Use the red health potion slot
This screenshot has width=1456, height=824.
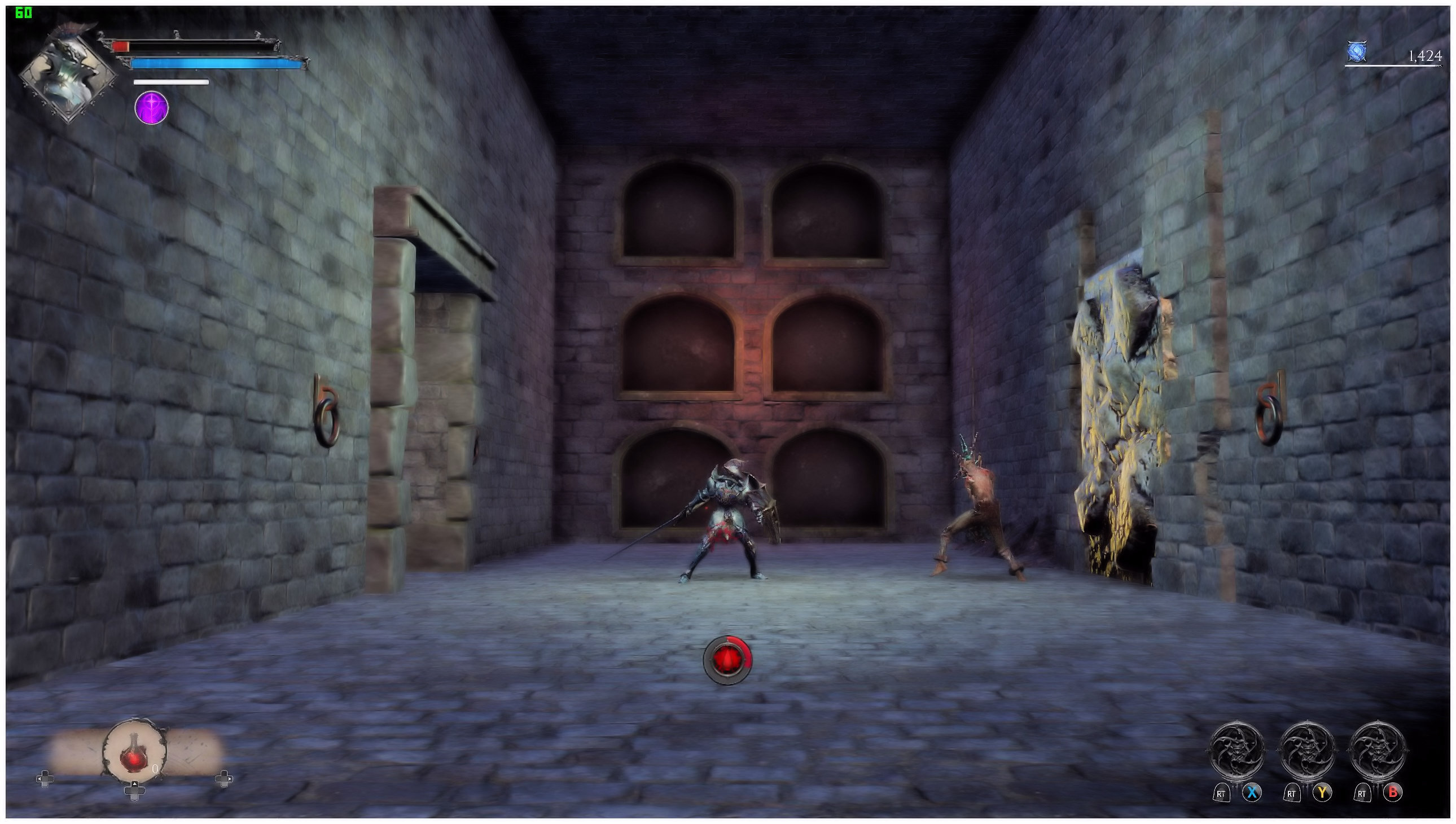[135, 752]
